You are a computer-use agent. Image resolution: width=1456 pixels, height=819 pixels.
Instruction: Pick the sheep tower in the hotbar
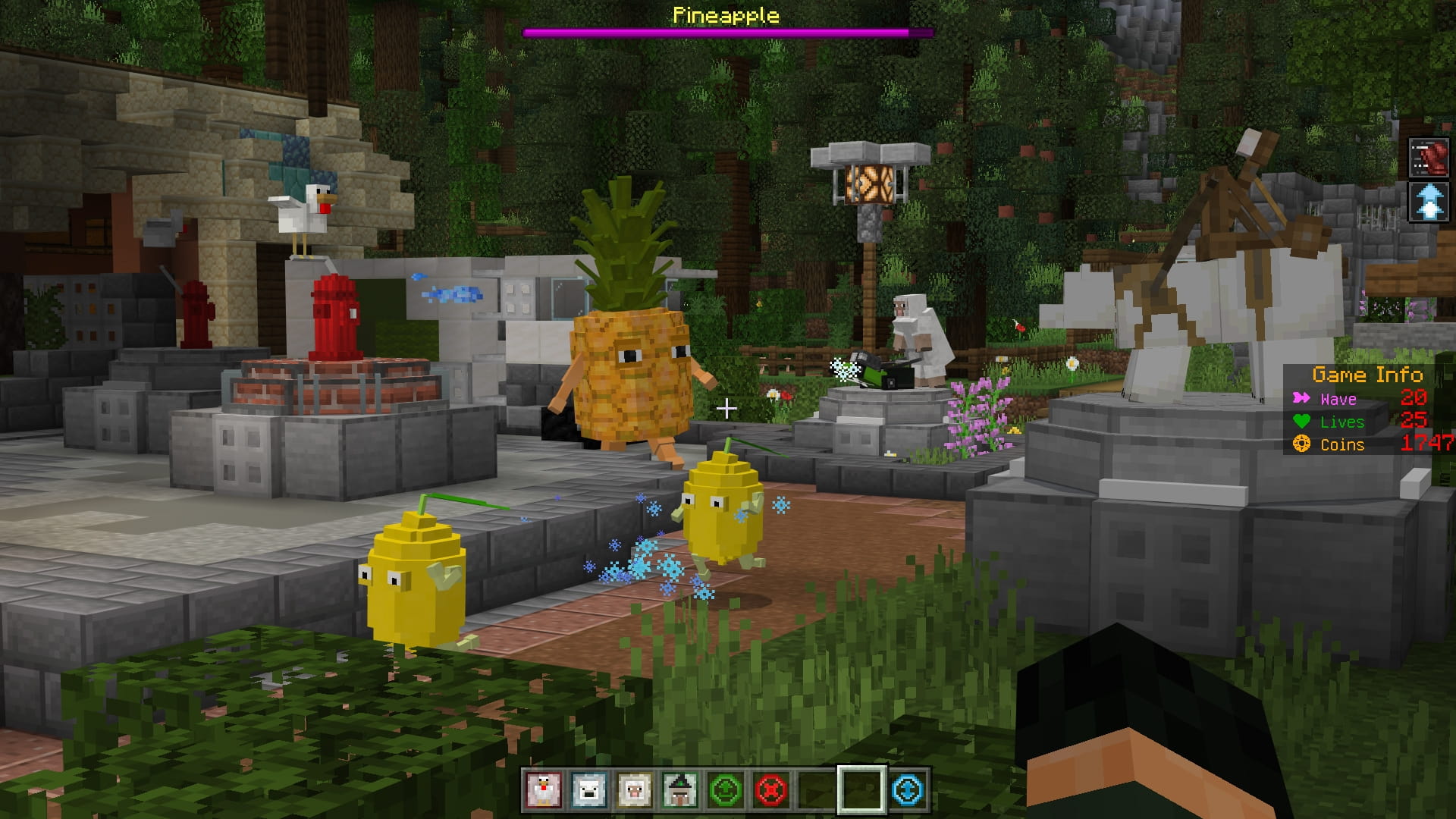(635, 790)
